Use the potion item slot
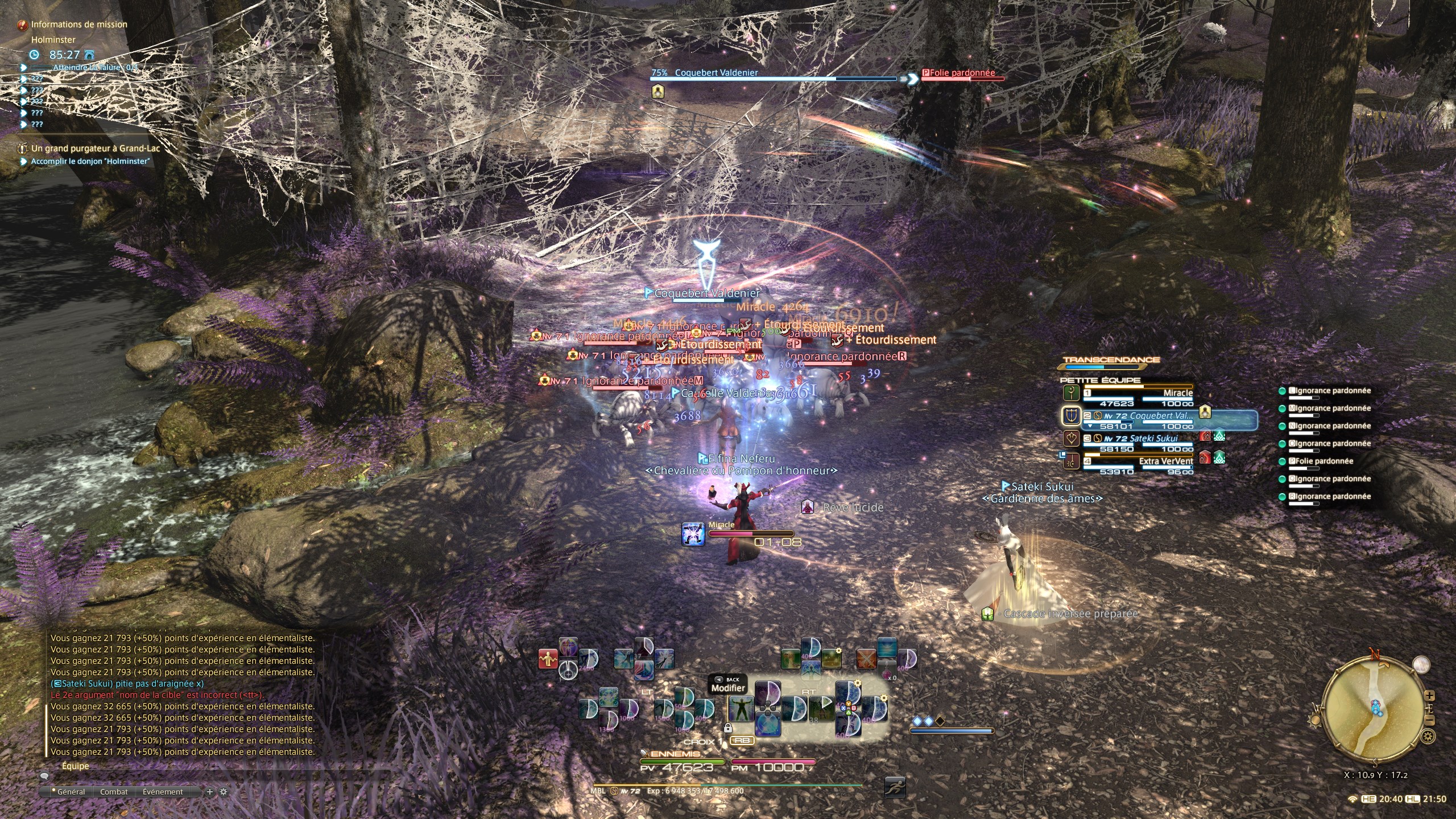This screenshot has width=1456, height=819. (x=887, y=670)
